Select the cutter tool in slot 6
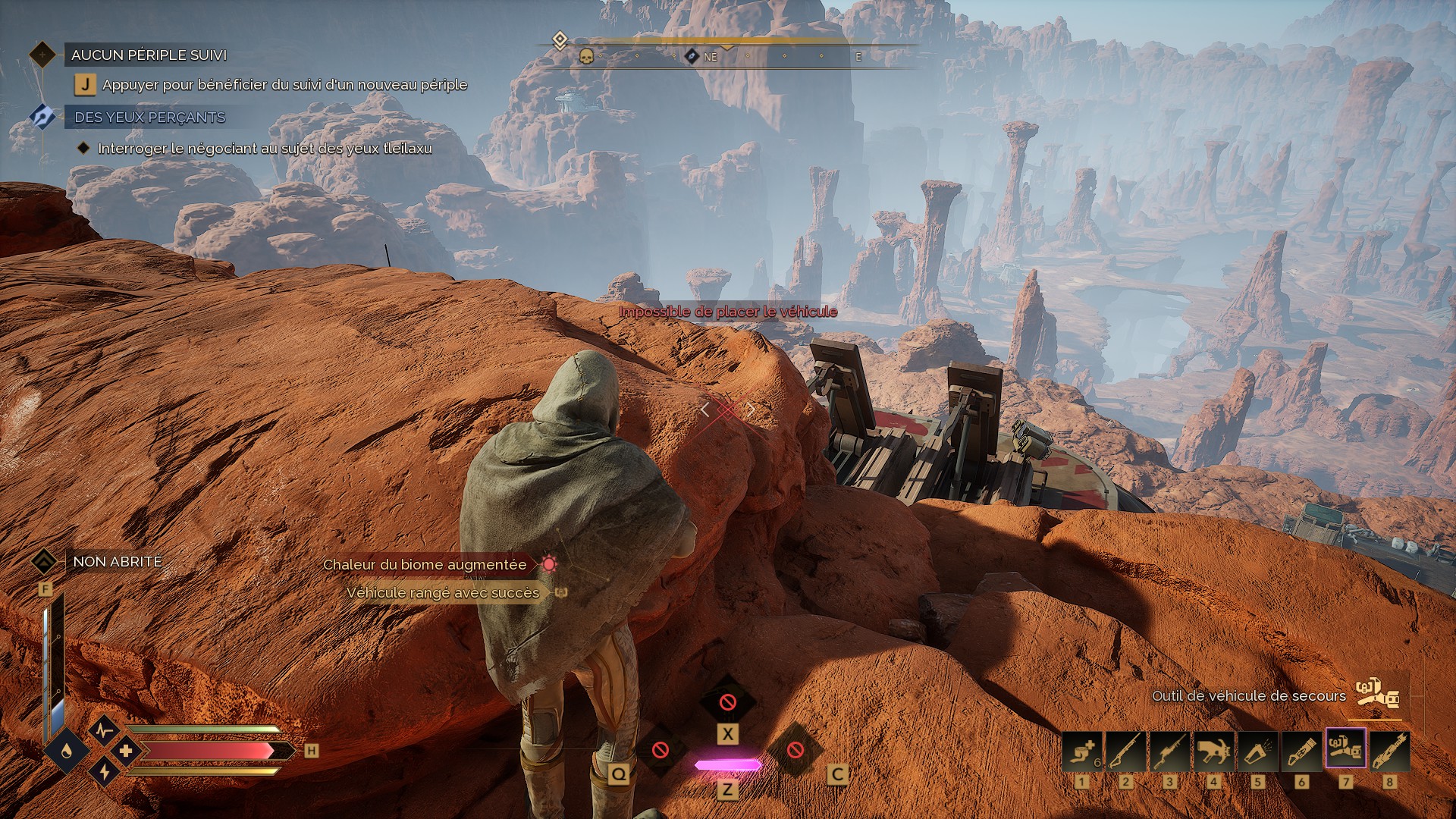This screenshot has width=1456, height=819. tap(1301, 751)
